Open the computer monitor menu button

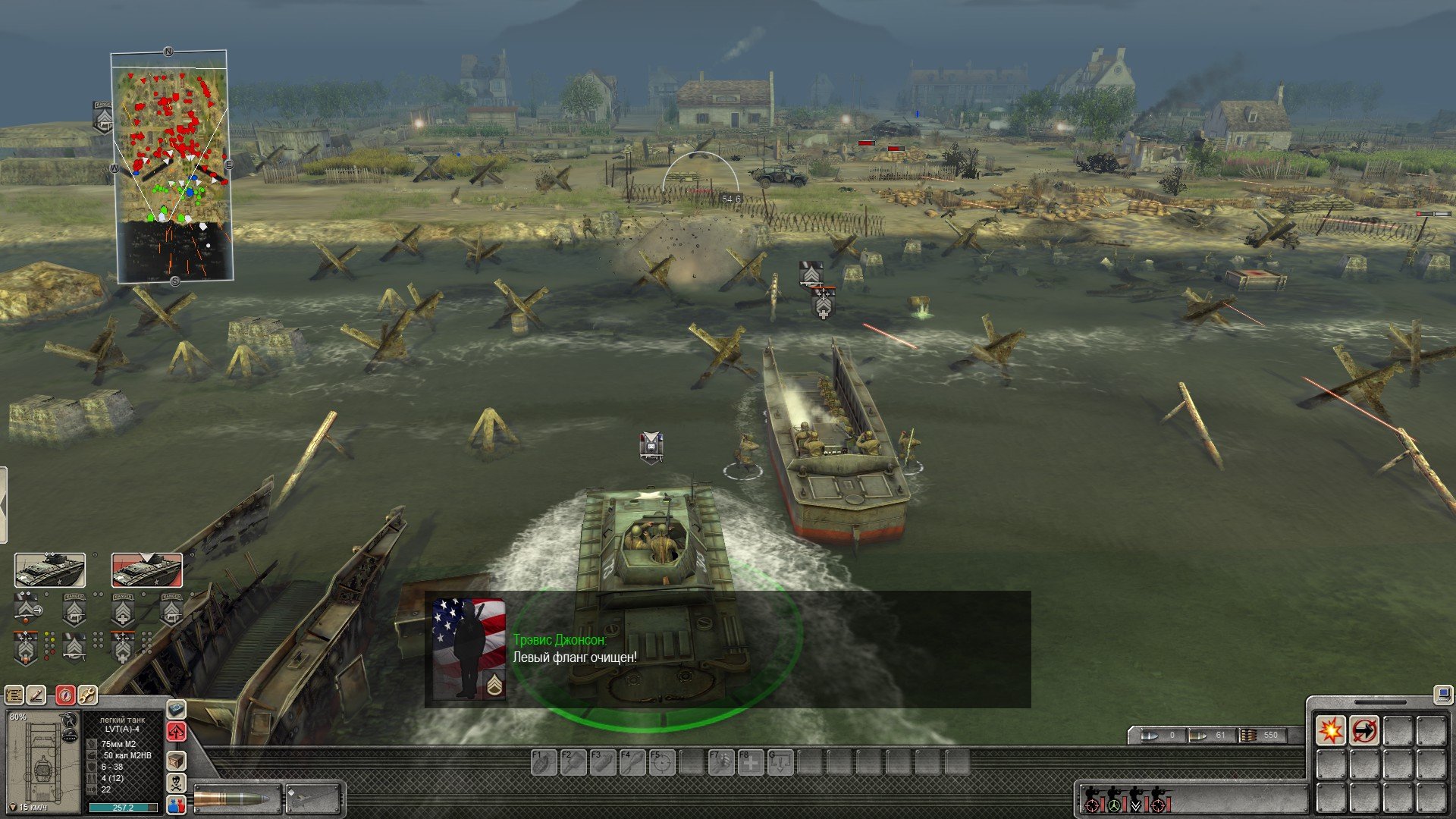click(1442, 694)
